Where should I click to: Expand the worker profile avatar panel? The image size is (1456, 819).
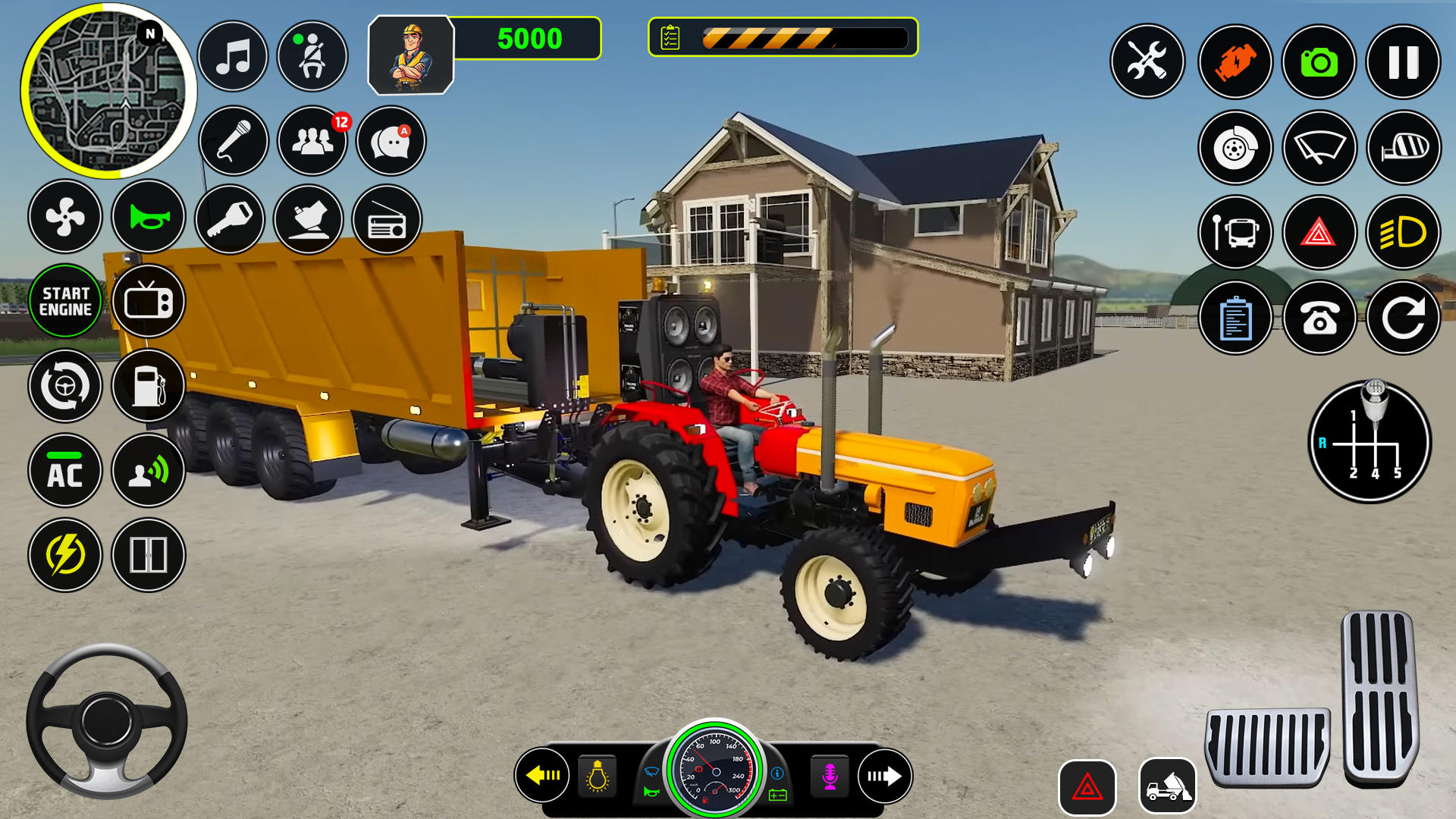[x=410, y=53]
